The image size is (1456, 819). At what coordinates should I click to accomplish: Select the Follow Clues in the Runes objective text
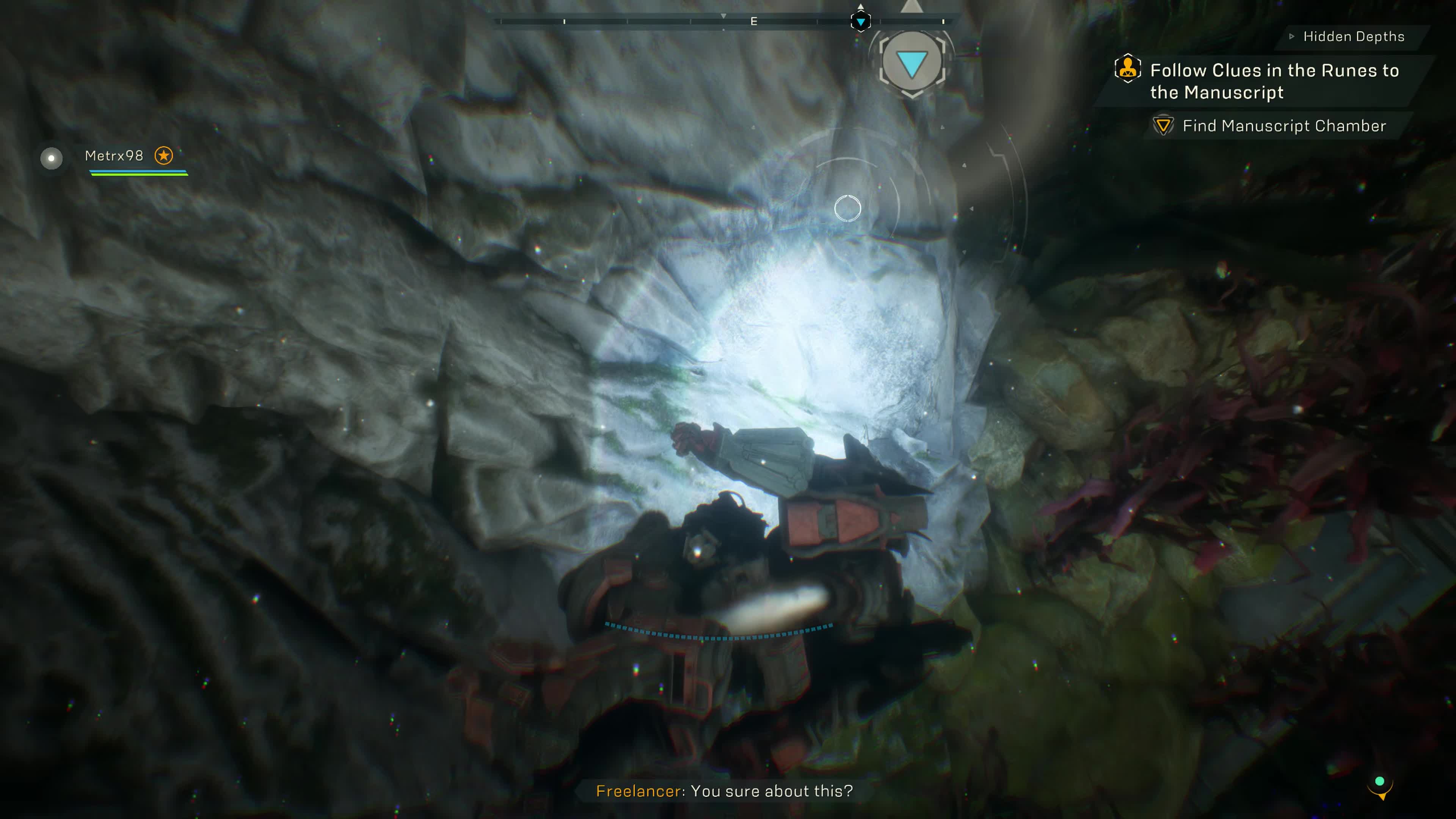pos(1272,82)
